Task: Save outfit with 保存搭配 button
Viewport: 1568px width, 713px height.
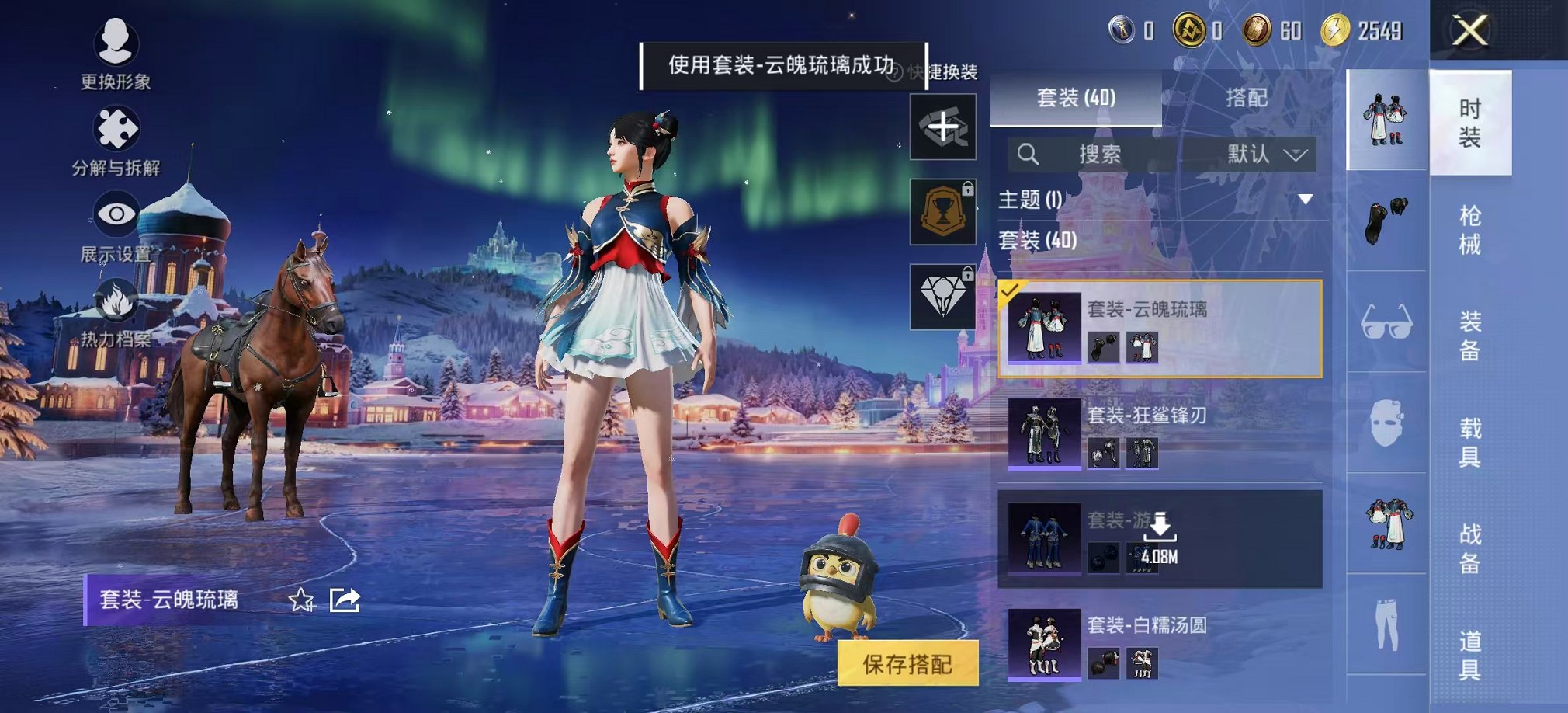Action: [x=907, y=664]
